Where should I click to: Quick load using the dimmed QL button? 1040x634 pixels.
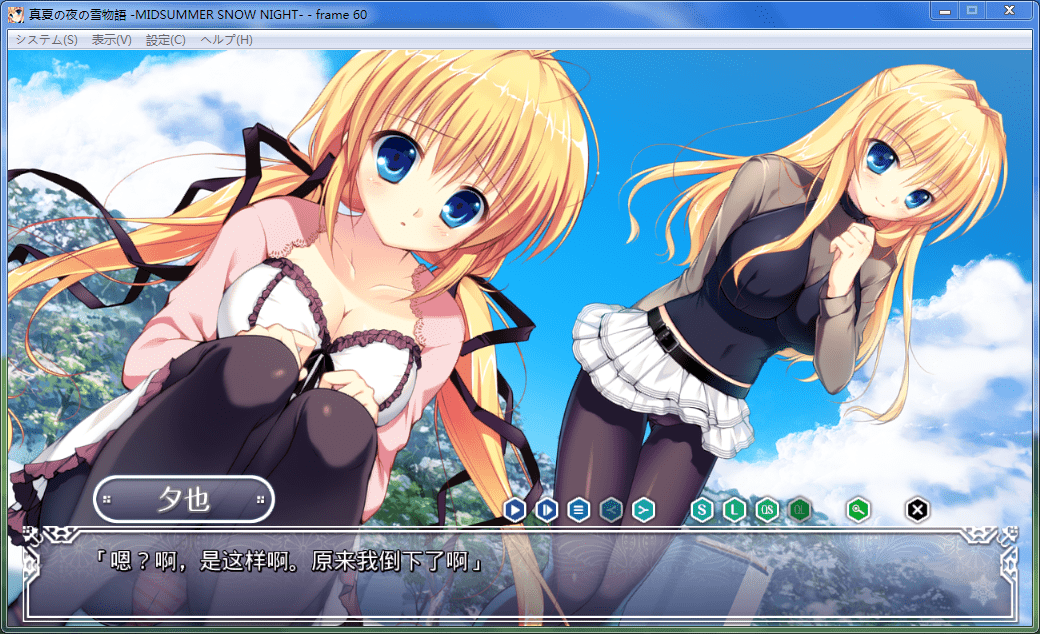click(x=799, y=510)
